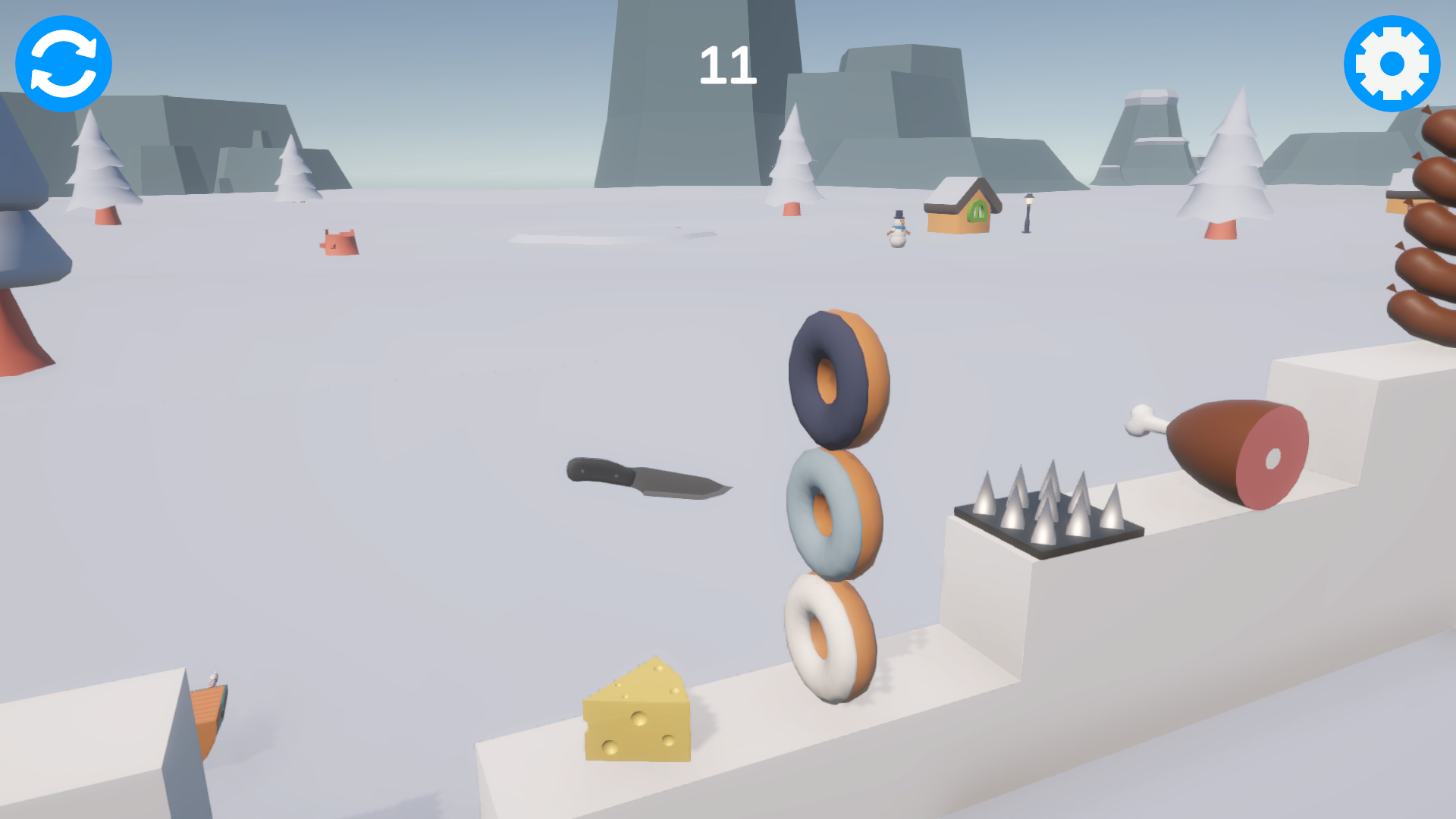Select the cozy house with green door

tap(963, 205)
